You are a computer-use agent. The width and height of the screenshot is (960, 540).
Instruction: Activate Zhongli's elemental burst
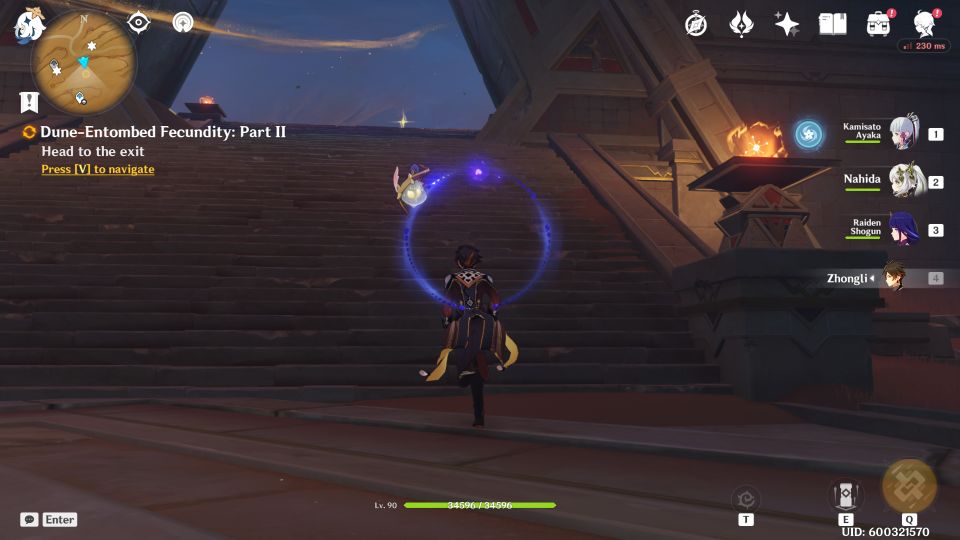[x=909, y=486]
